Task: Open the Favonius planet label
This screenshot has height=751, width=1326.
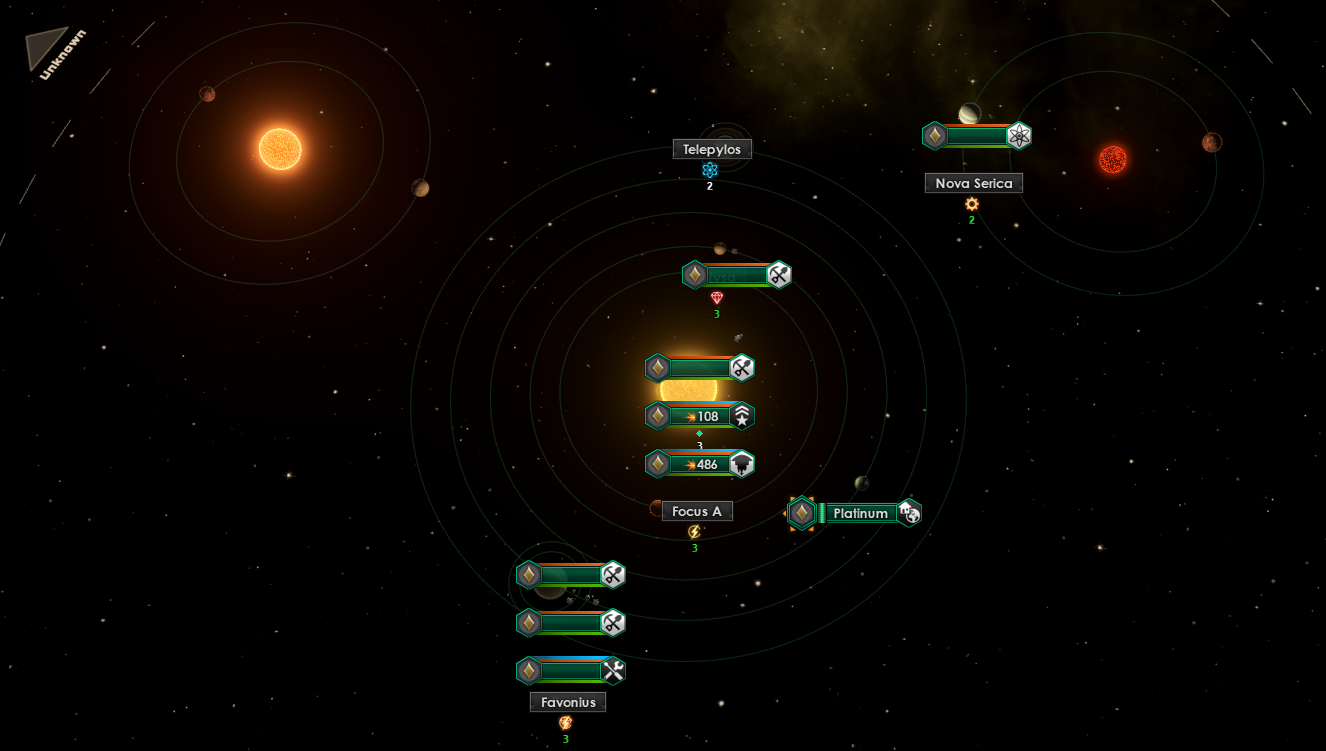Action: (568, 702)
